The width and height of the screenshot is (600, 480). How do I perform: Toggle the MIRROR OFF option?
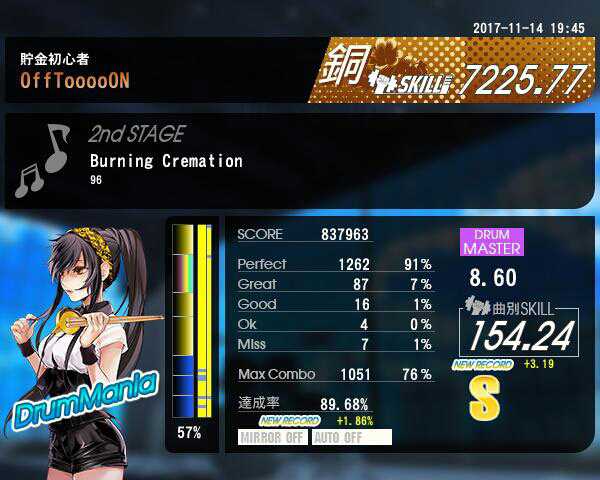coord(273,437)
